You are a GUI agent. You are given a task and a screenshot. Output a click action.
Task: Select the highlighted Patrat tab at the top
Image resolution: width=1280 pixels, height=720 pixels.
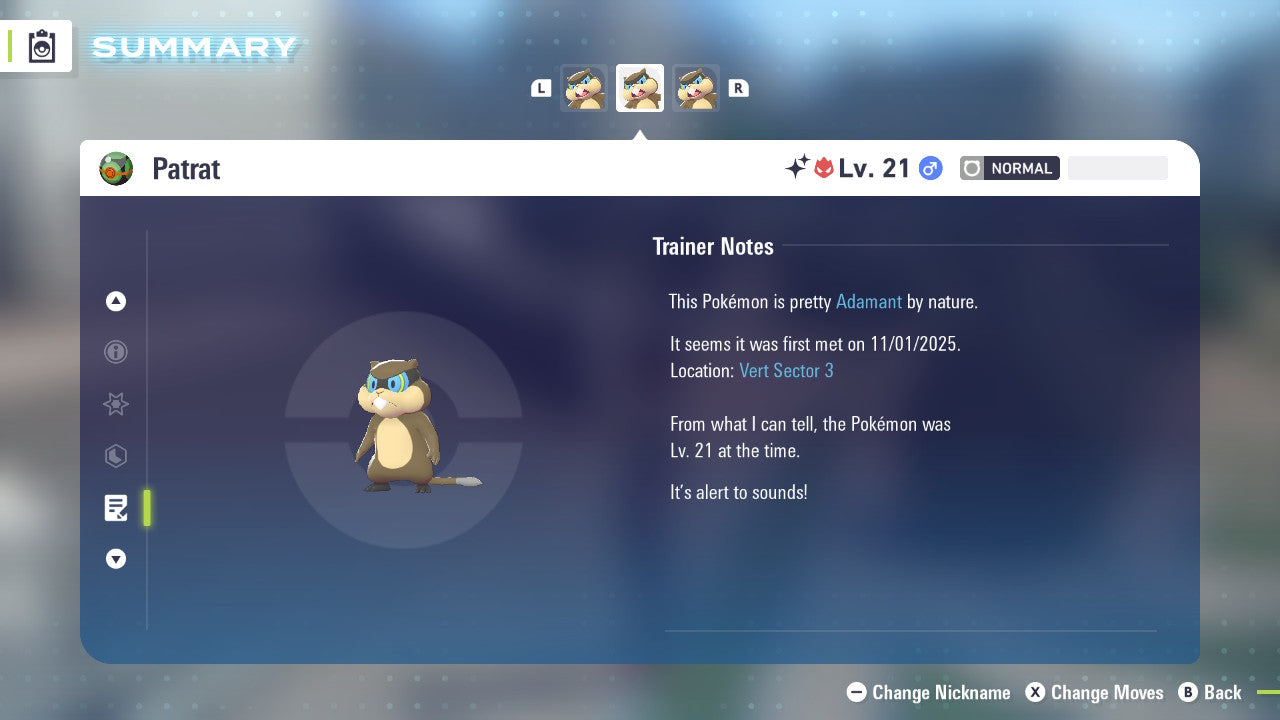[x=640, y=87]
